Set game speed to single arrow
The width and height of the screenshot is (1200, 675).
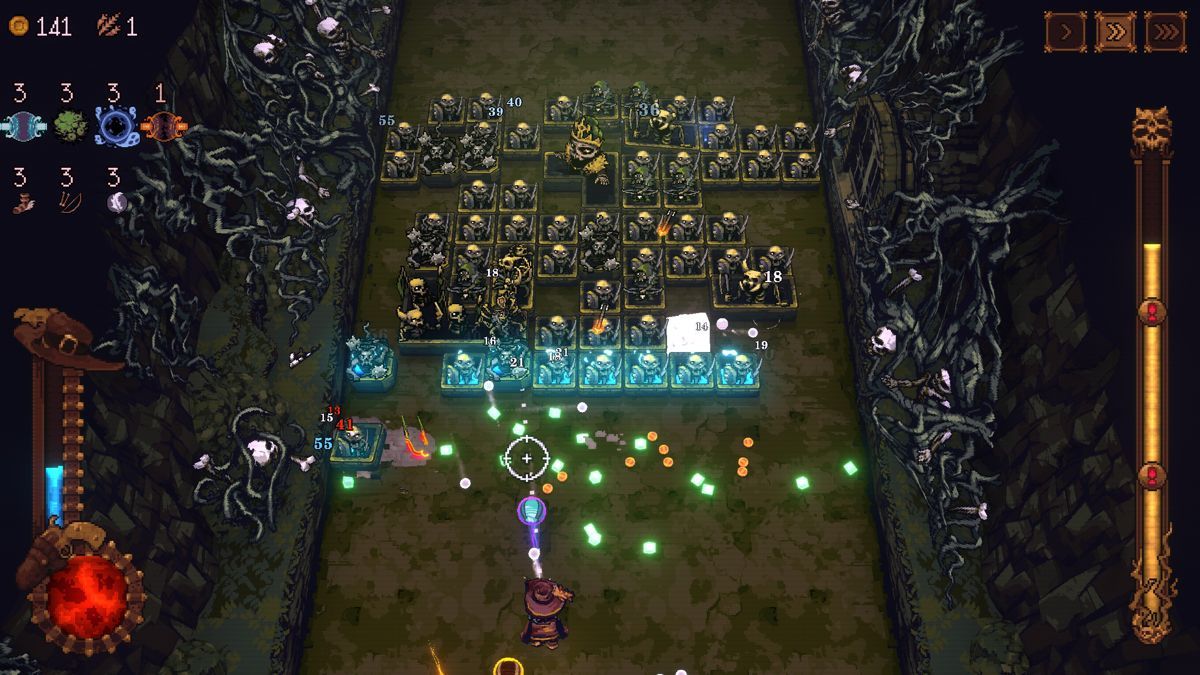(x=1066, y=32)
